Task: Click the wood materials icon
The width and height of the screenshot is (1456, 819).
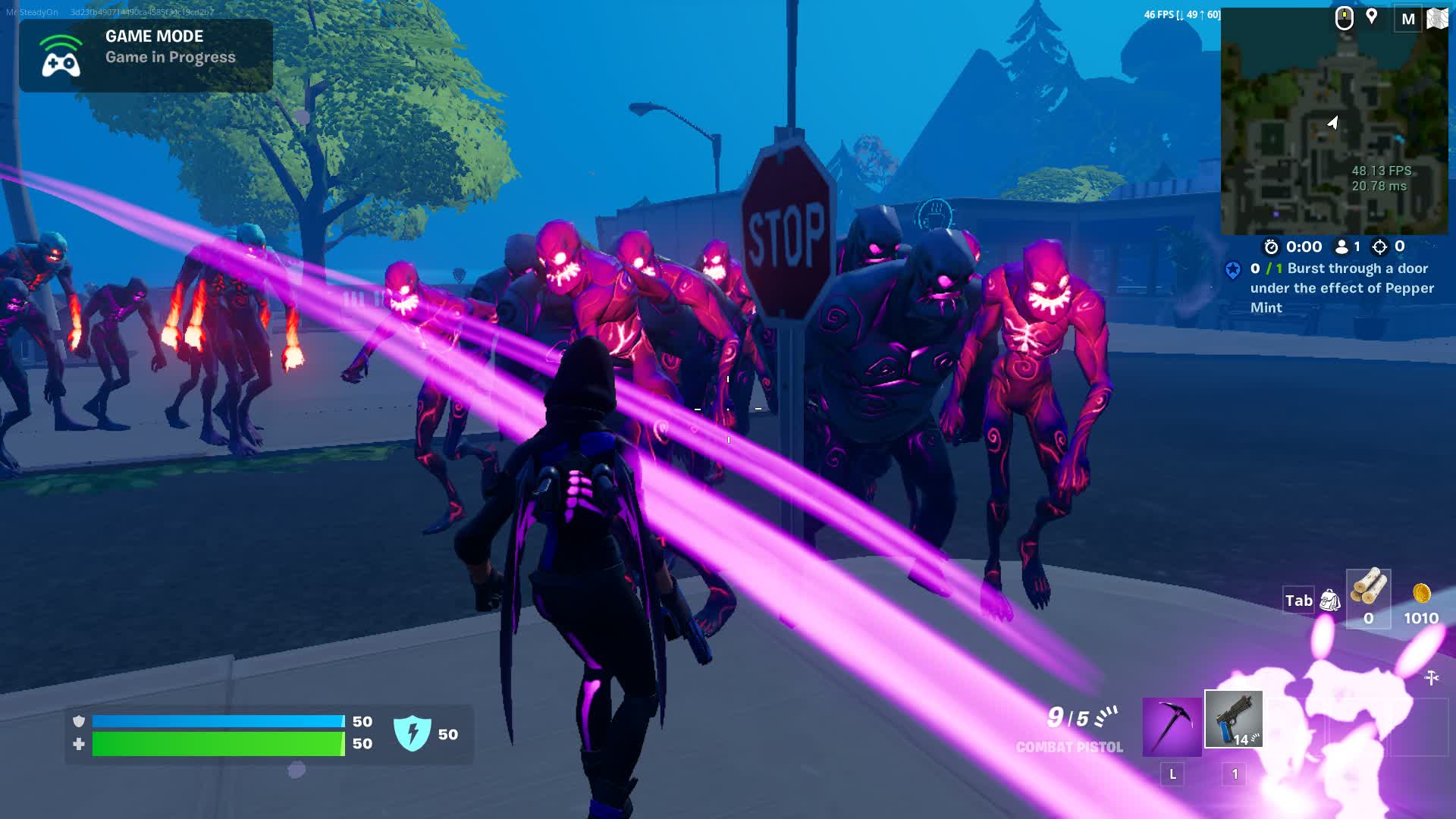Action: [x=1370, y=588]
